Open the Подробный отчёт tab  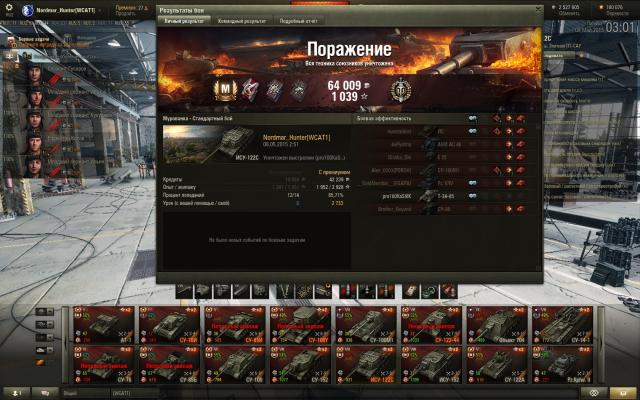click(x=300, y=20)
